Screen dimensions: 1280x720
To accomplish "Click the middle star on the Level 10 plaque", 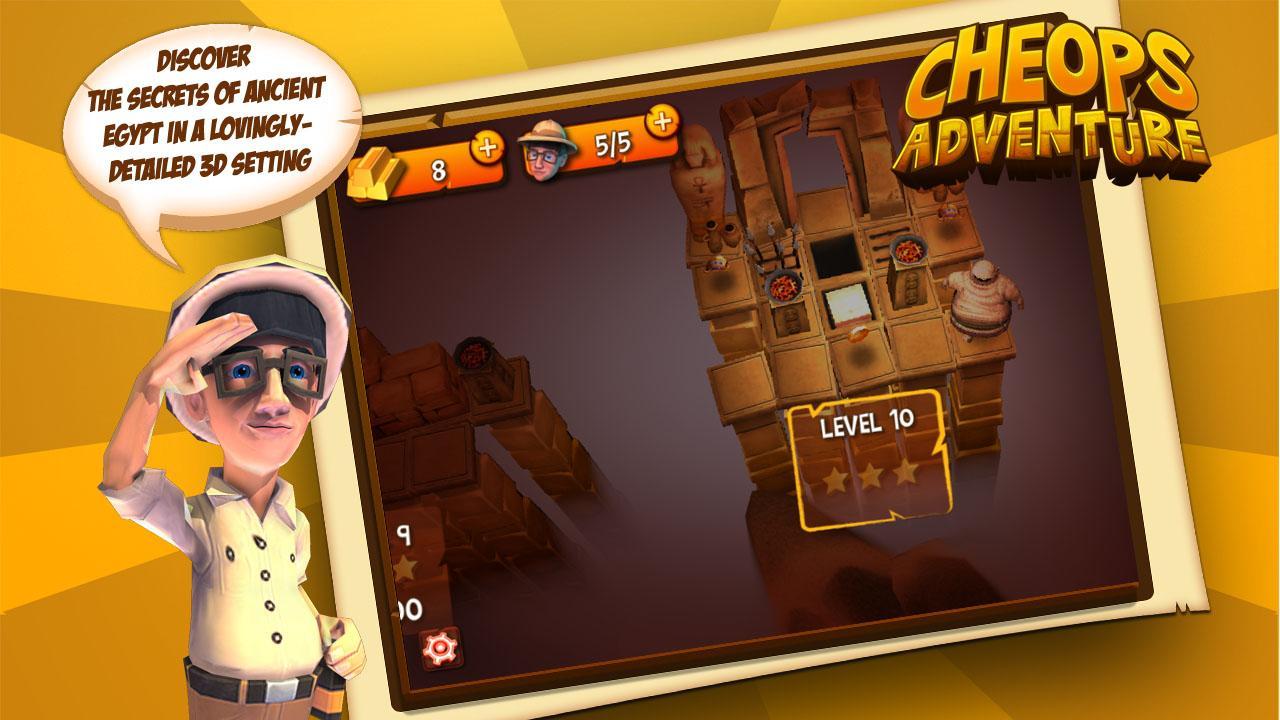I will click(x=871, y=476).
